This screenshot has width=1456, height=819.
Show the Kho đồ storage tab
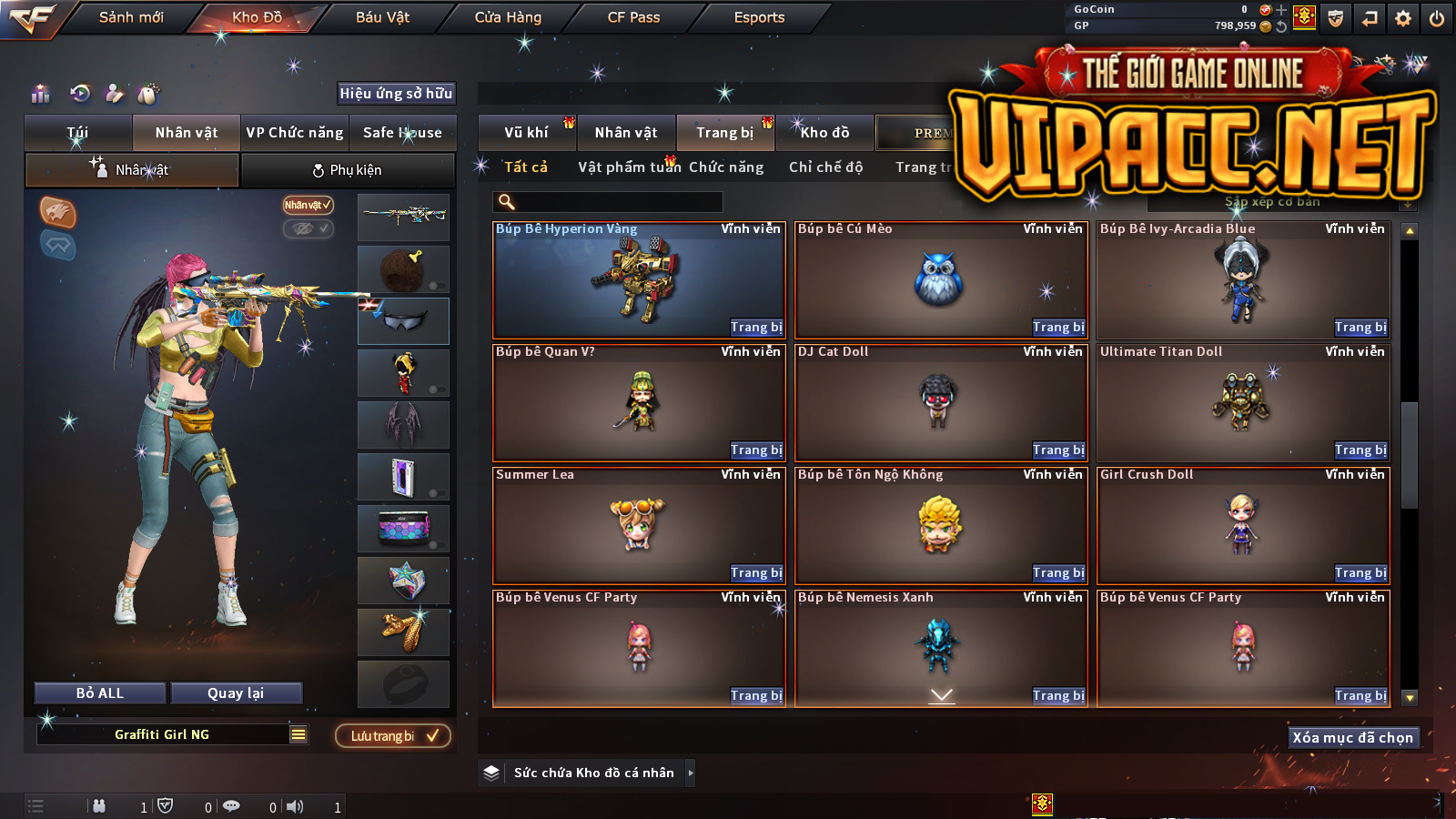824,133
